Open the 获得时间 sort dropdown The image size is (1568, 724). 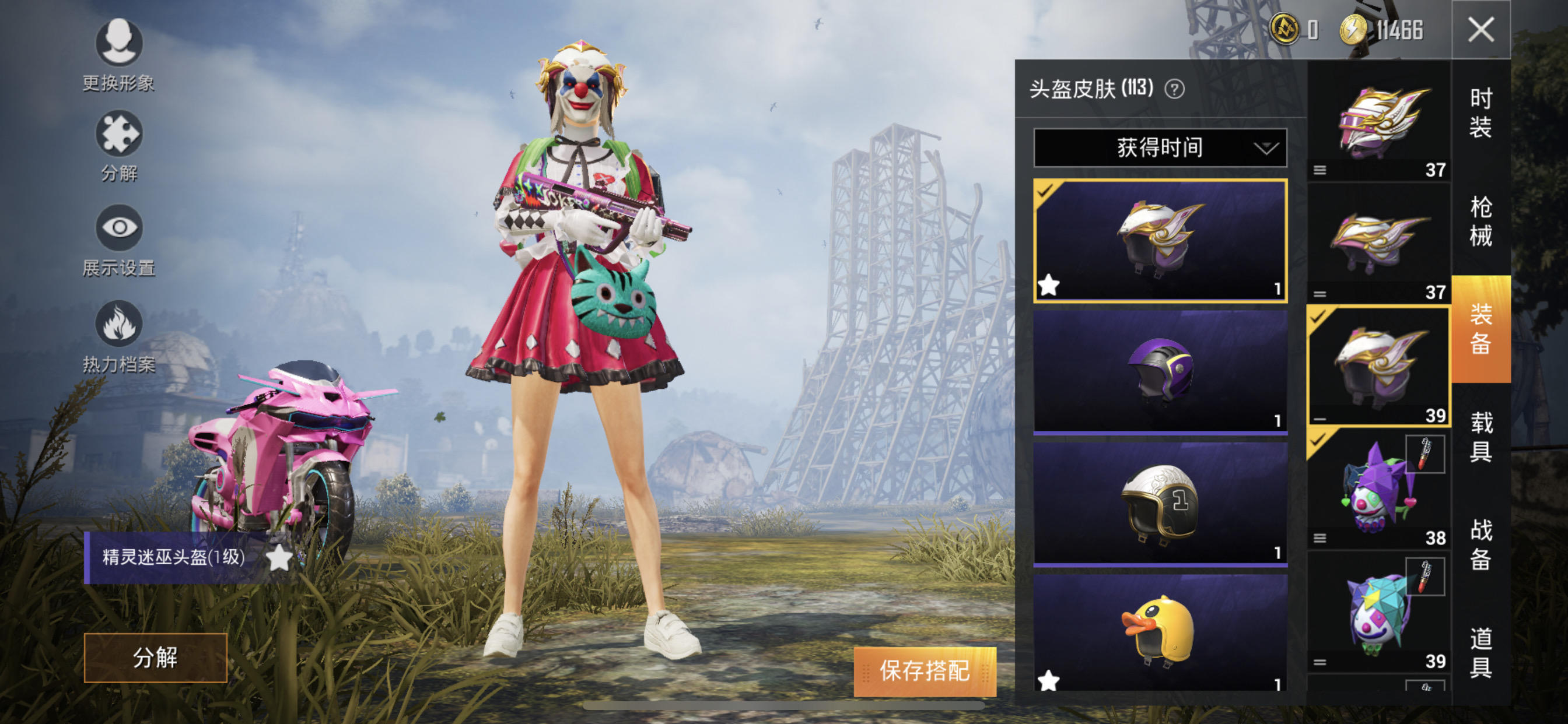coord(1160,147)
